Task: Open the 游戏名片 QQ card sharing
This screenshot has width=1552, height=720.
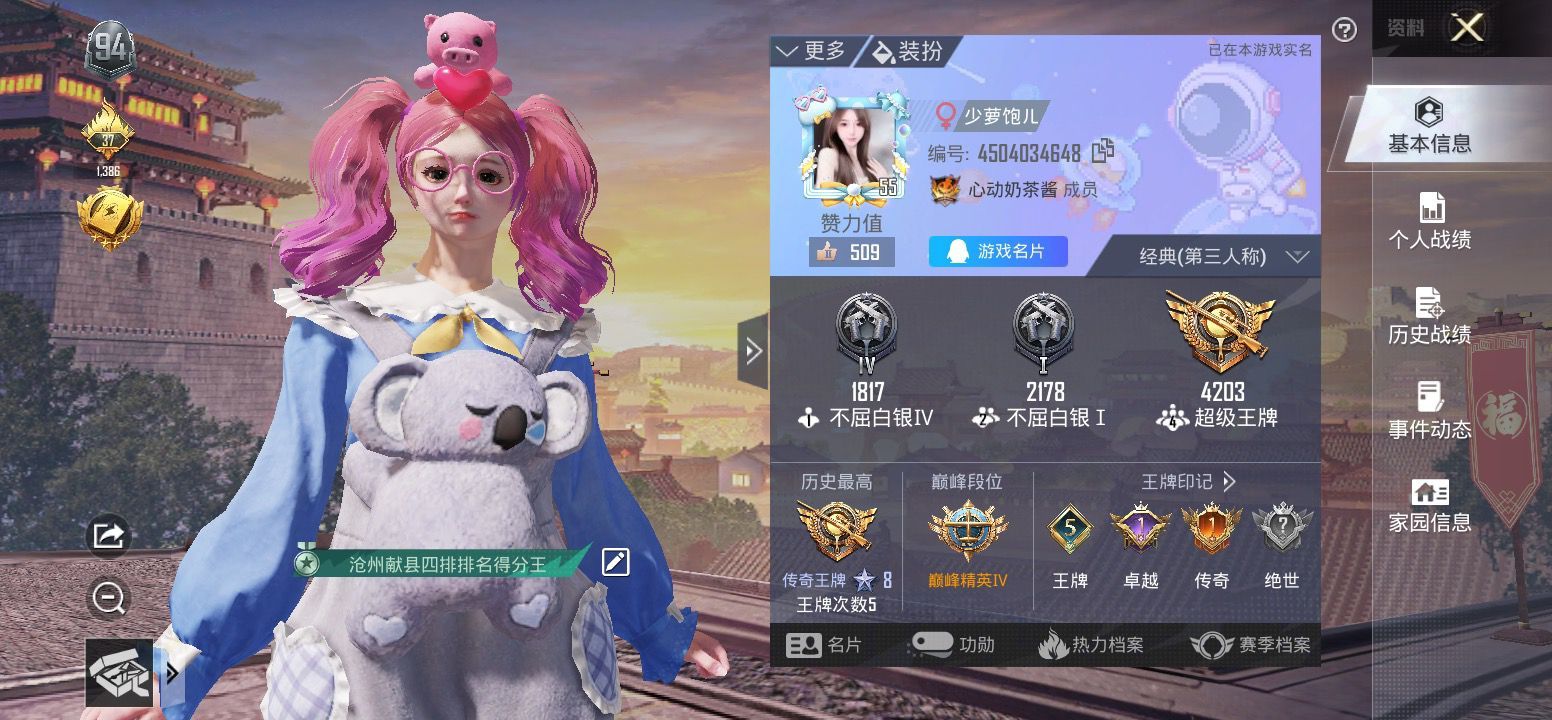Action: [996, 252]
